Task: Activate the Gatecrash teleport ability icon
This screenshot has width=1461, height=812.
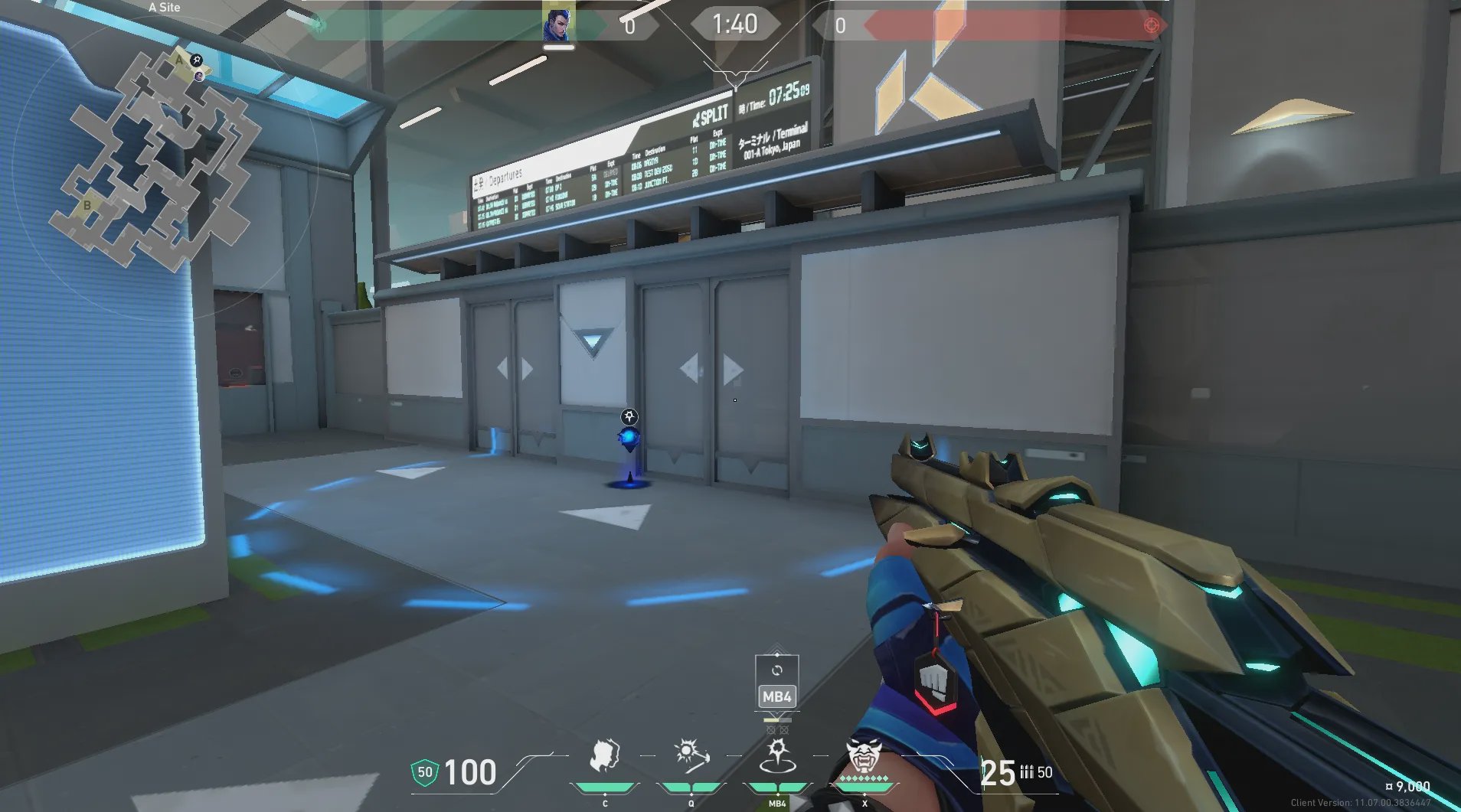Action: click(x=776, y=756)
